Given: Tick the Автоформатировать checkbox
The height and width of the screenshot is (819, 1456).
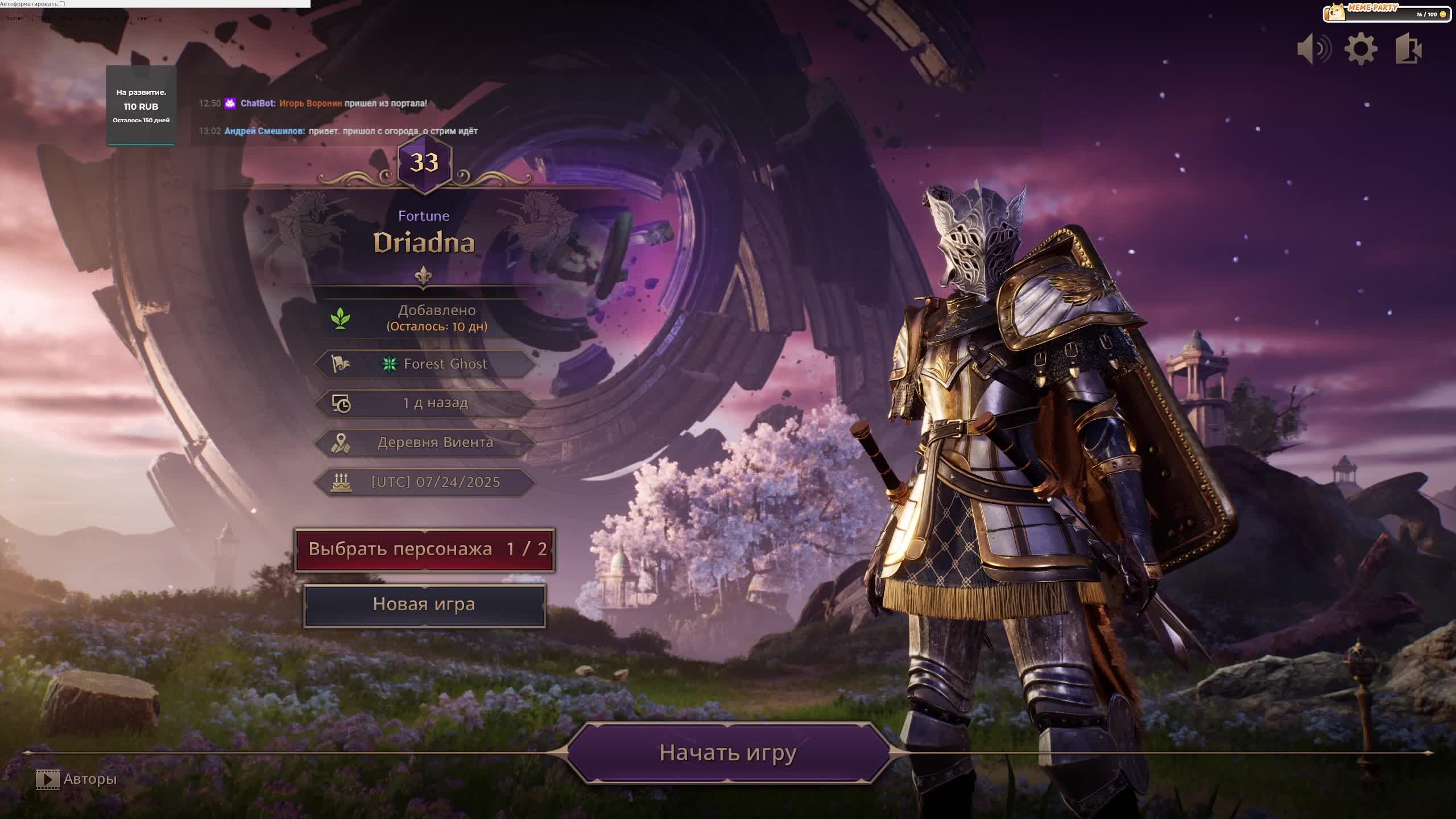Looking at the screenshot, I should click(63, 4).
